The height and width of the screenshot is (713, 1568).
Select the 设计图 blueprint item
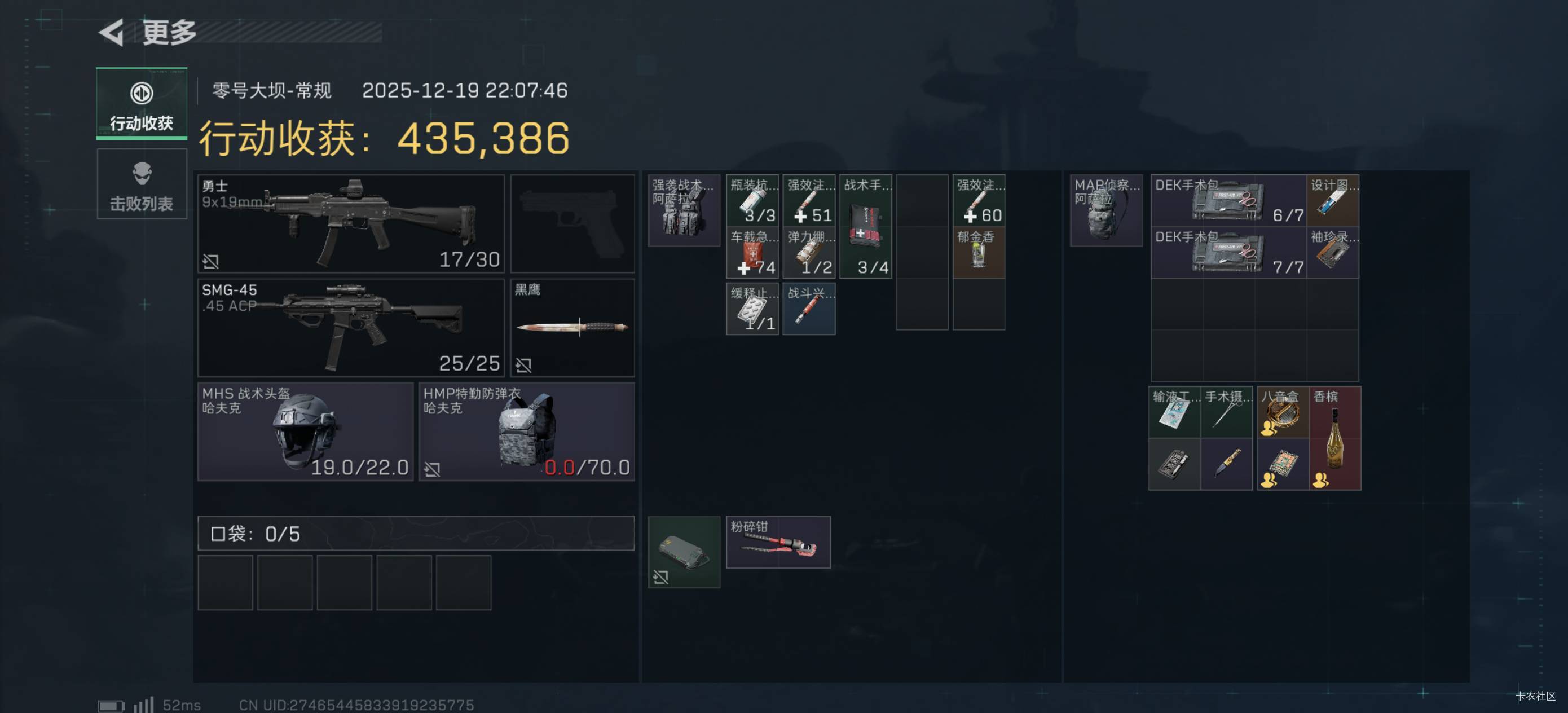(x=1332, y=200)
